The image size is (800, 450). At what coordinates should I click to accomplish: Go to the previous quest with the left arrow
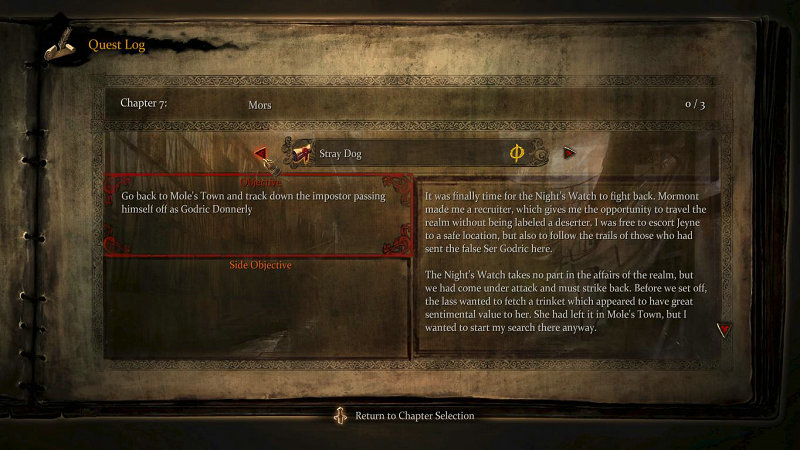pos(260,153)
